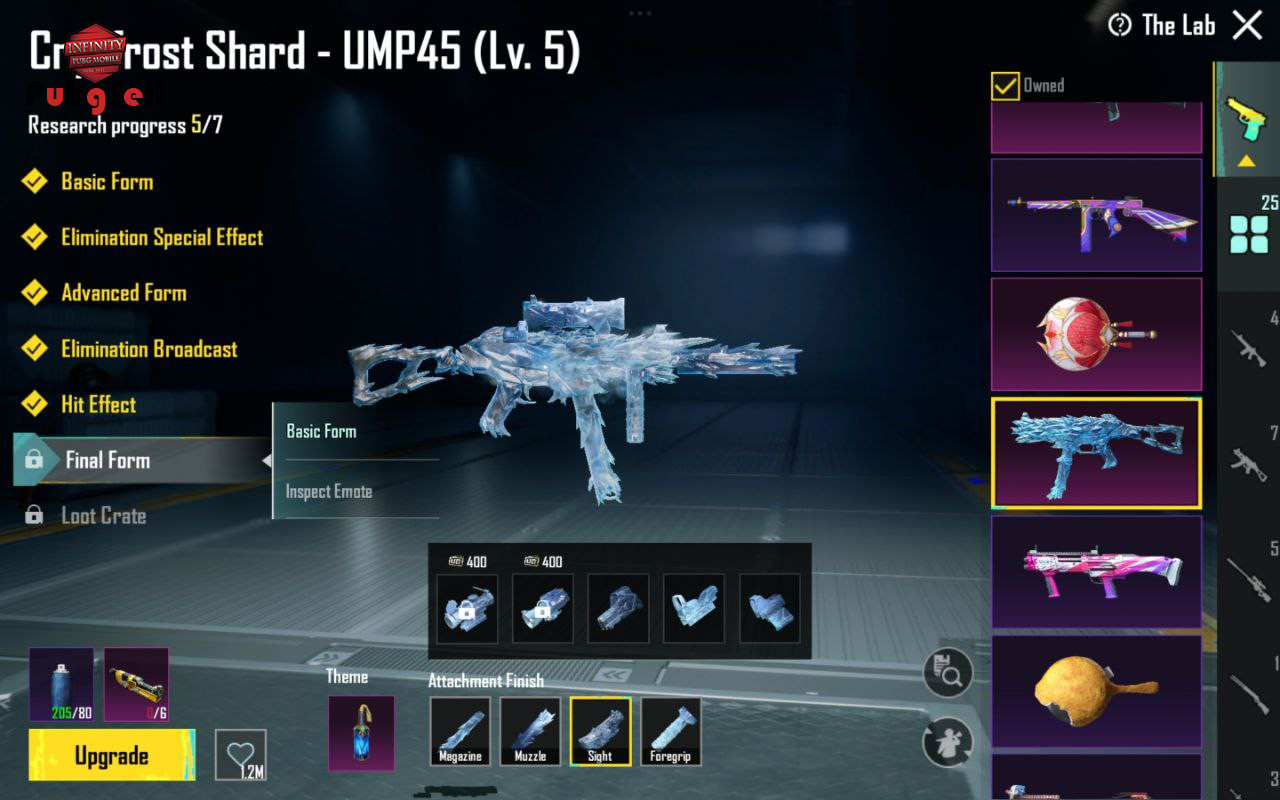This screenshot has width=1280, height=800.
Task: Select the Magazine attachment finish
Action: 460,731
